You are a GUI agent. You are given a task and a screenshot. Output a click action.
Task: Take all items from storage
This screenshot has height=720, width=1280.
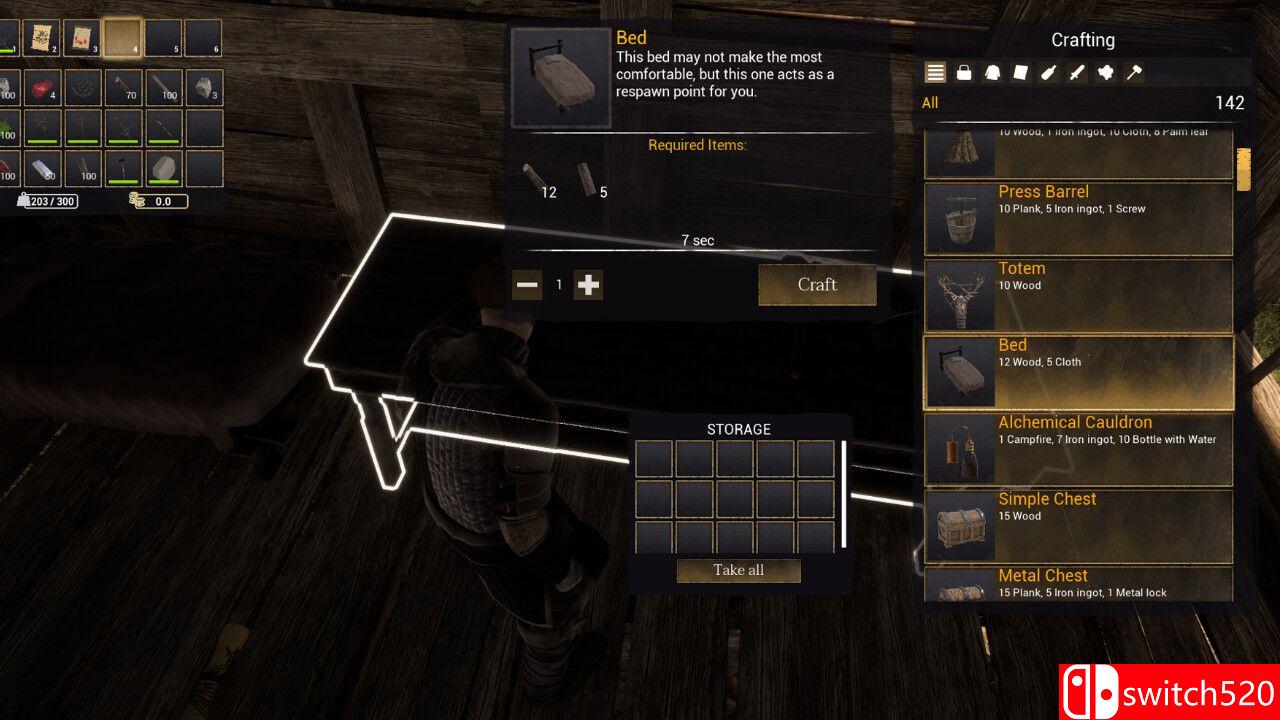(739, 570)
